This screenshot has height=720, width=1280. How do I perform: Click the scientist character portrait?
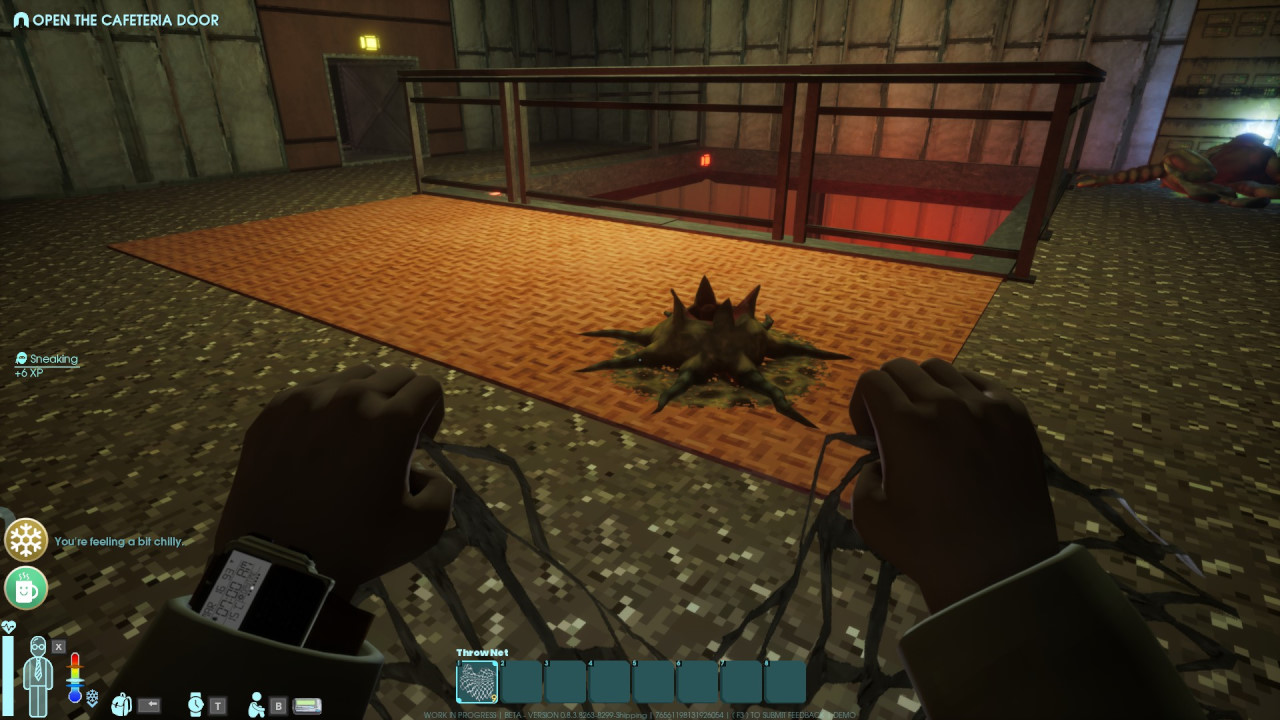[x=39, y=676]
